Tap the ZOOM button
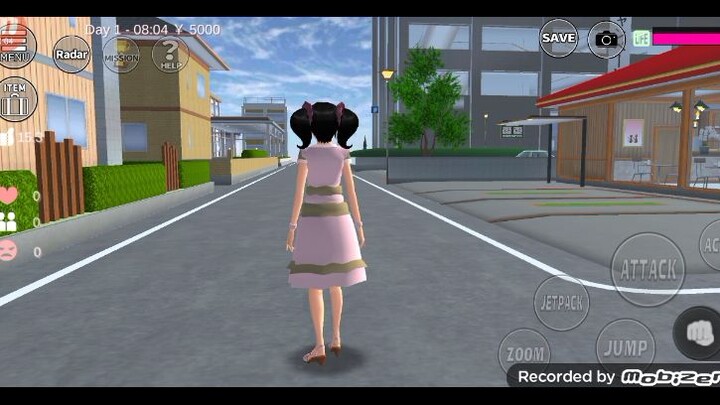The width and height of the screenshot is (720, 405). click(x=524, y=353)
